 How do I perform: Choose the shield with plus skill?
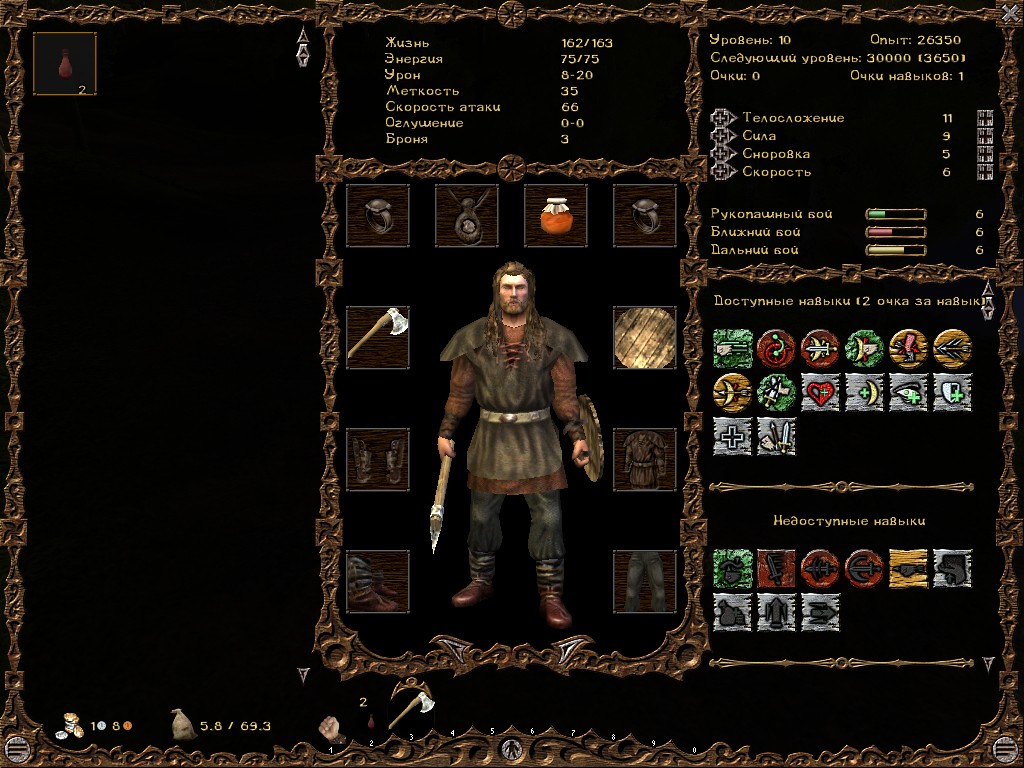click(952, 392)
